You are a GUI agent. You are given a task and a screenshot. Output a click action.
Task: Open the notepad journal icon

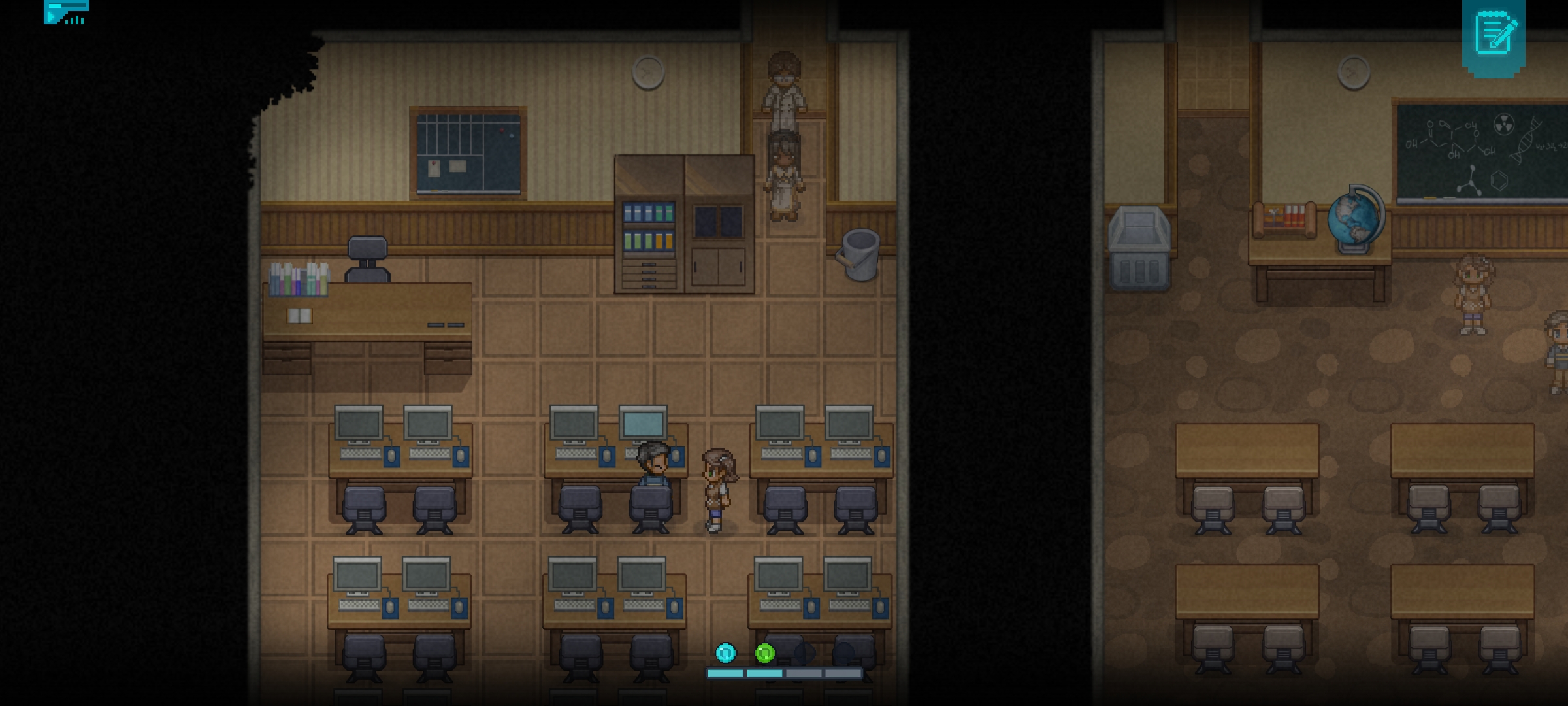pos(1494,36)
